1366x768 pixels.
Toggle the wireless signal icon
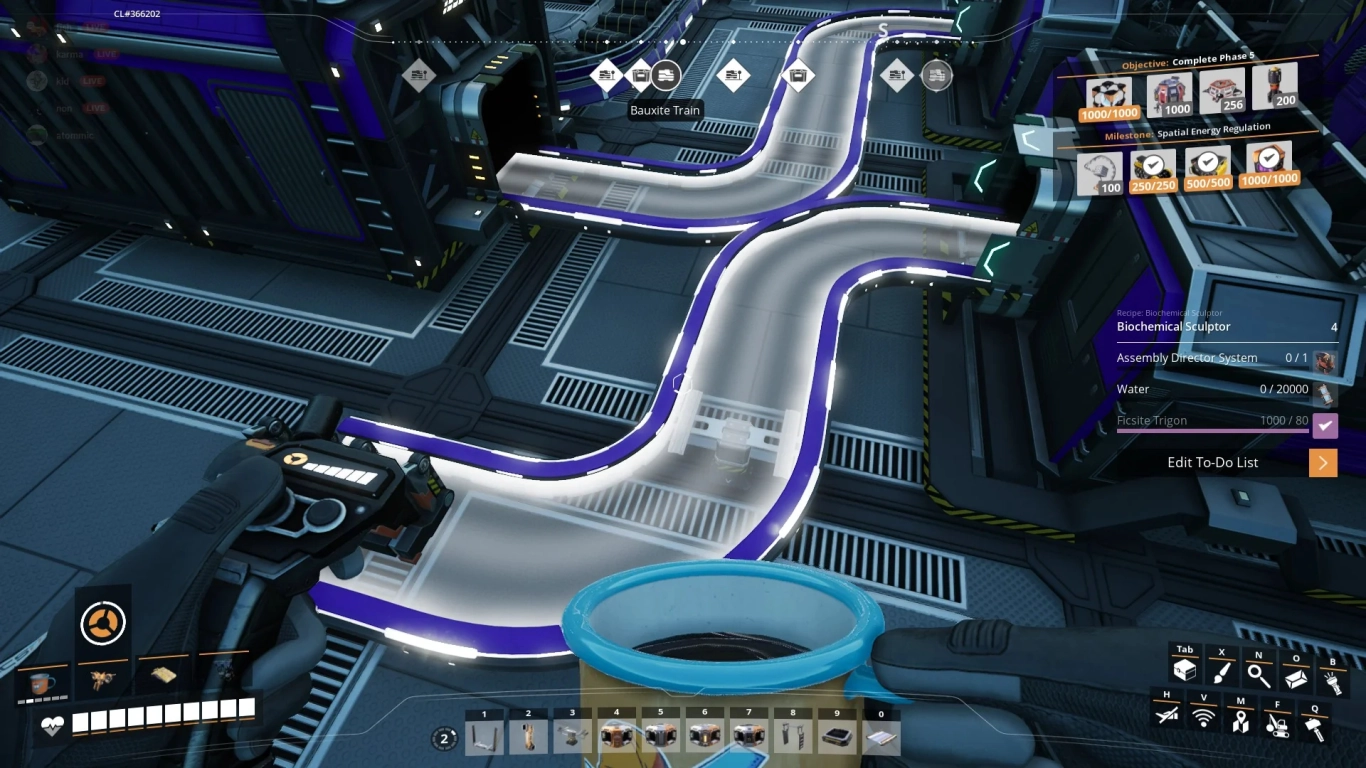(x=1204, y=716)
